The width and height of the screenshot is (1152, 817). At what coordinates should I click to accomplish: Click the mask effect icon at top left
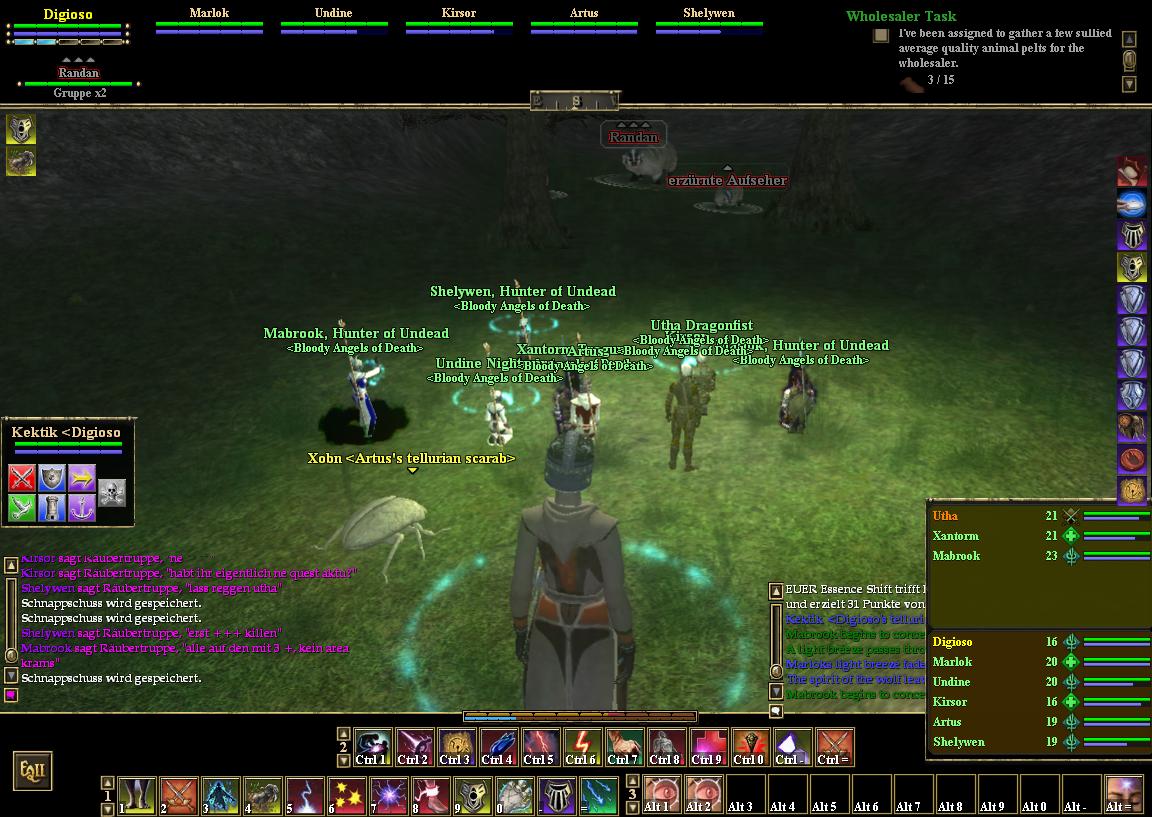click(22, 129)
